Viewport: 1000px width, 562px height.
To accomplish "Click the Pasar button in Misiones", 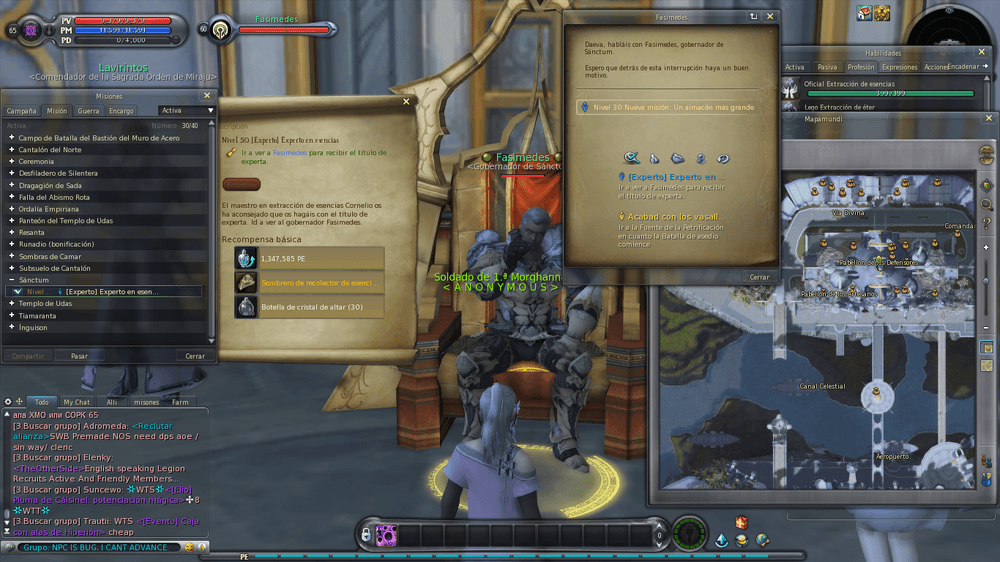I will point(79,355).
